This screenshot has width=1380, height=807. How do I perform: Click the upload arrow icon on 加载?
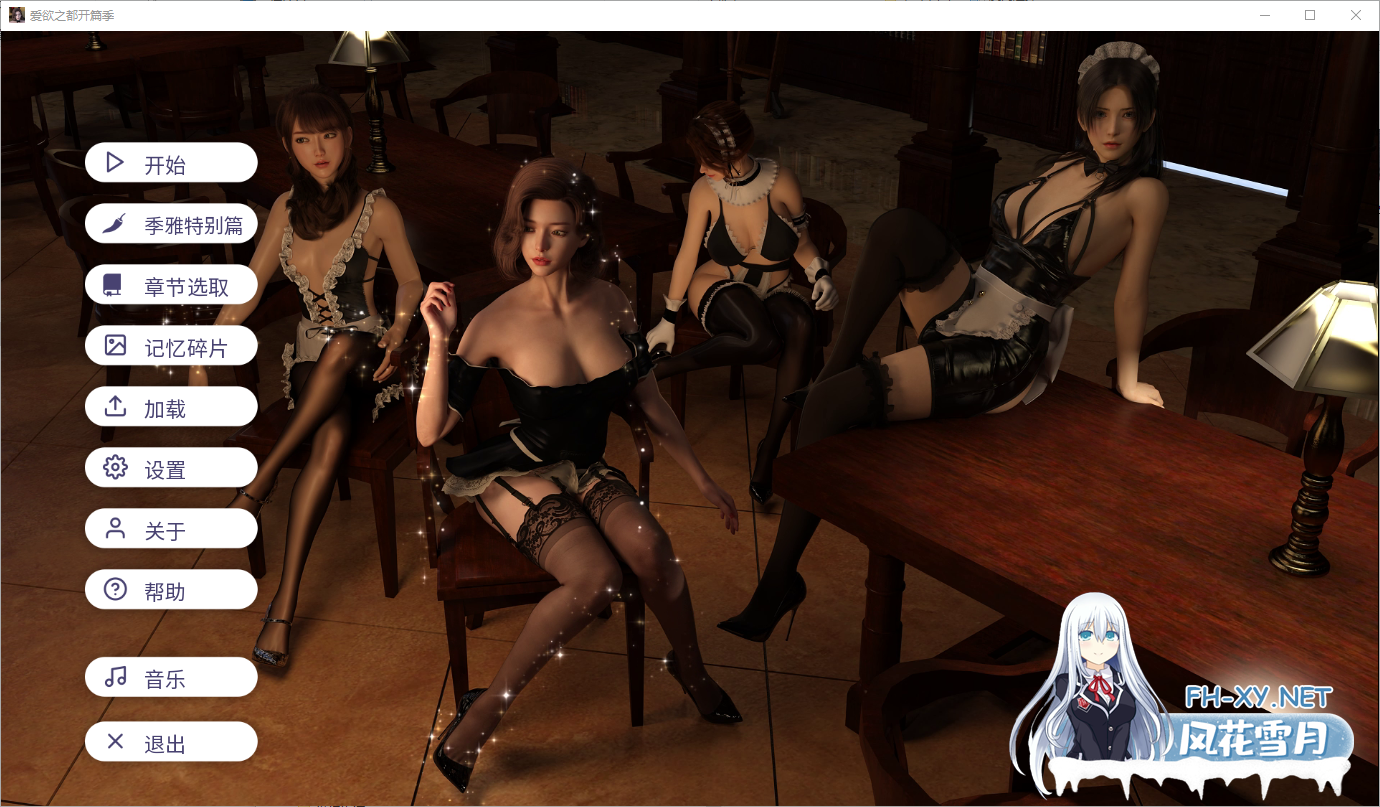(113, 406)
